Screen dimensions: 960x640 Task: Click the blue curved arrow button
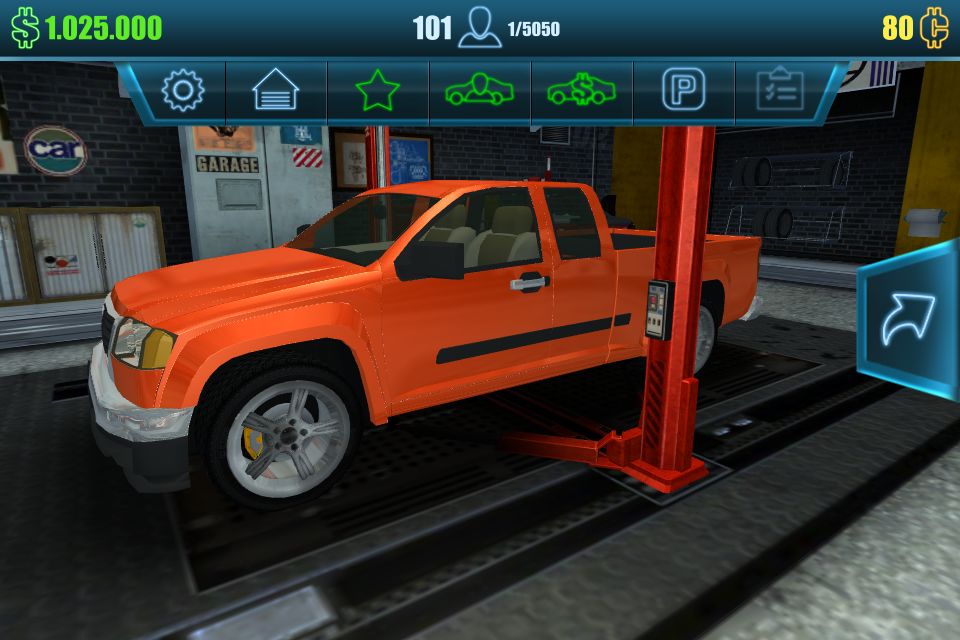tap(907, 320)
